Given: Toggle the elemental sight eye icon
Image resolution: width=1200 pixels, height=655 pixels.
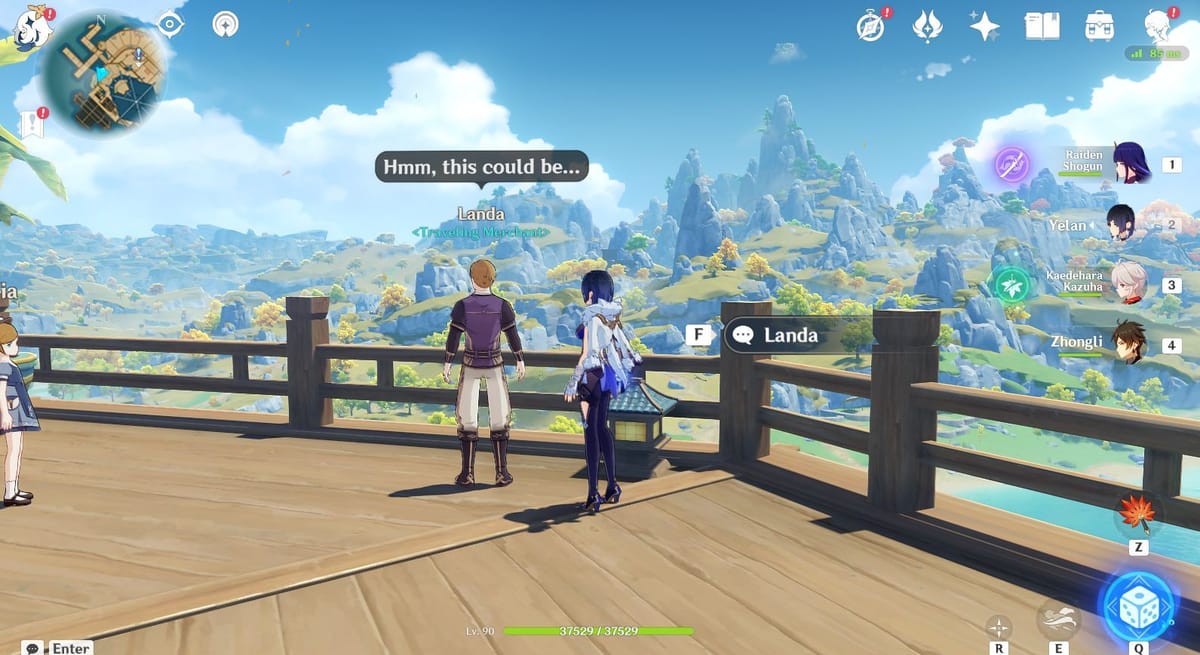Looking at the screenshot, I should 171,25.
